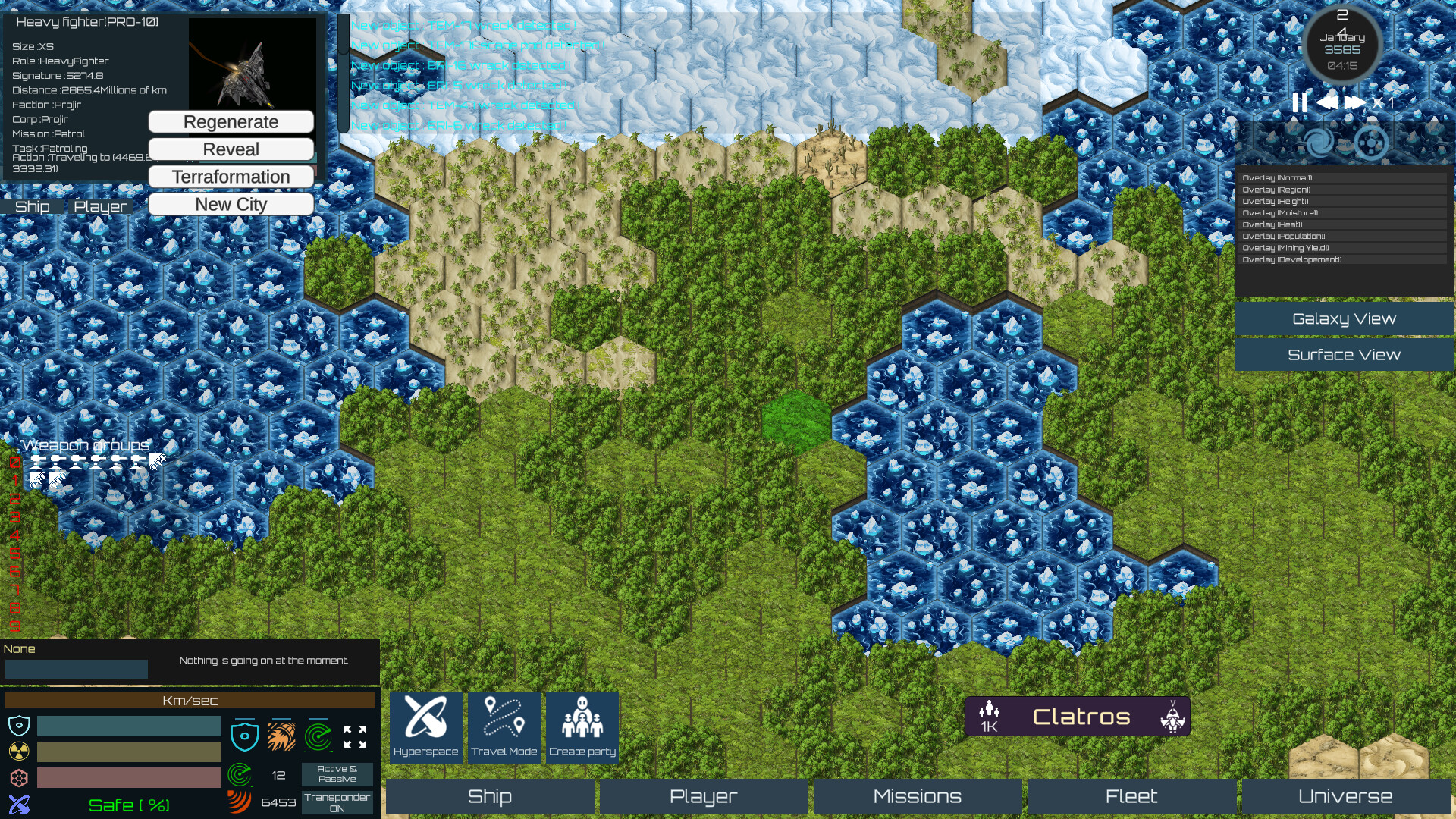Click the galaxy spiral icon above the overlay list

click(x=1318, y=141)
